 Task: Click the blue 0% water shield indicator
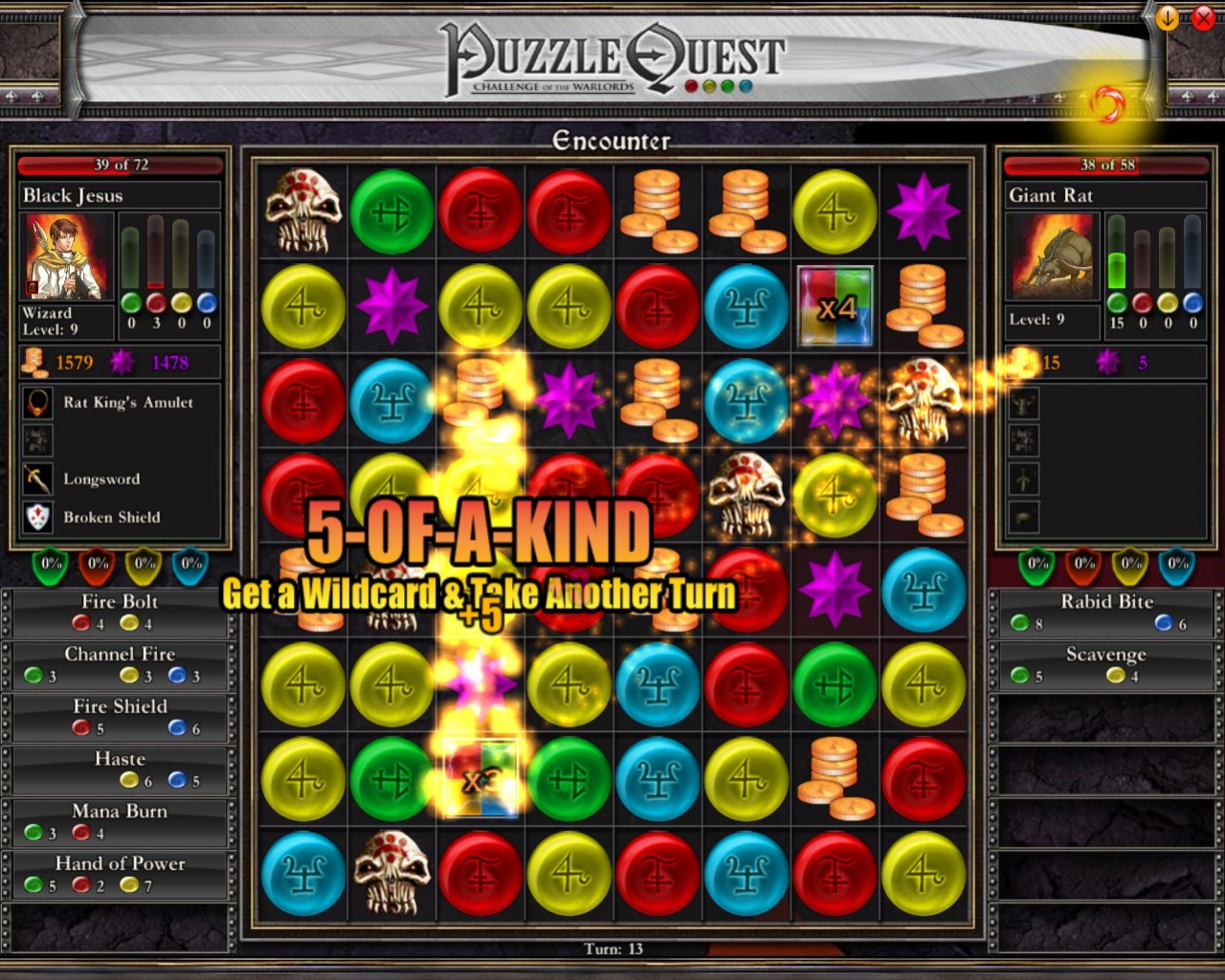point(189,566)
